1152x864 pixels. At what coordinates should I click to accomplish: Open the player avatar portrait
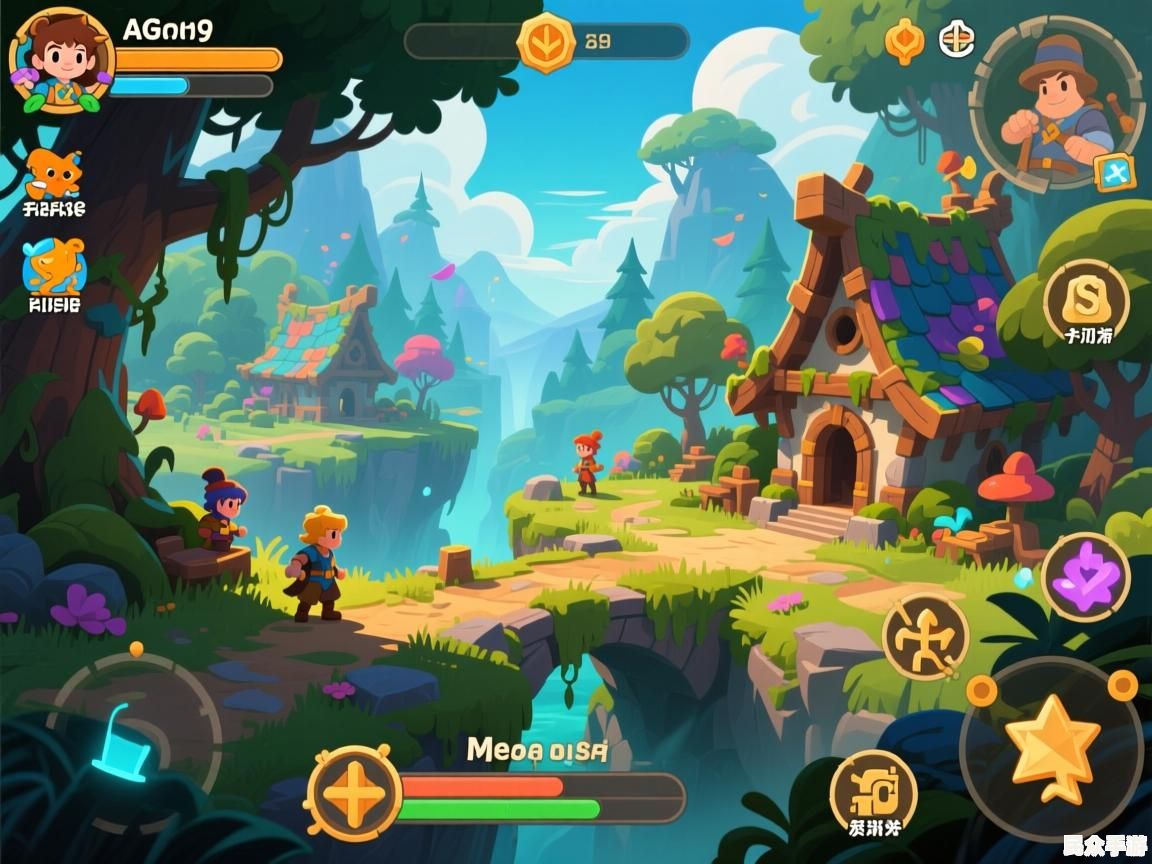click(60, 60)
